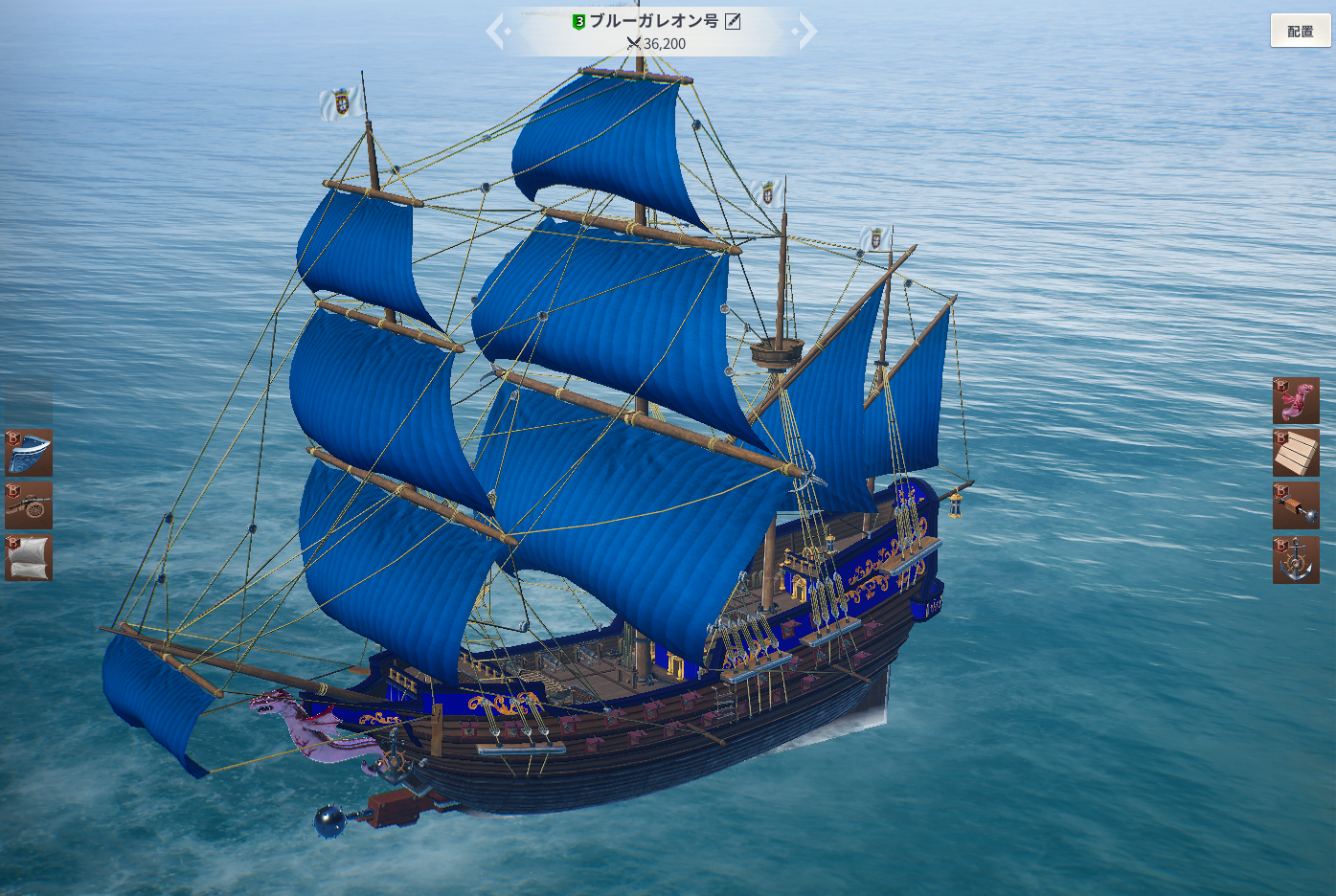This screenshot has height=896, width=1336.
Task: Choose the white sail equipment slot
Action: [29, 558]
